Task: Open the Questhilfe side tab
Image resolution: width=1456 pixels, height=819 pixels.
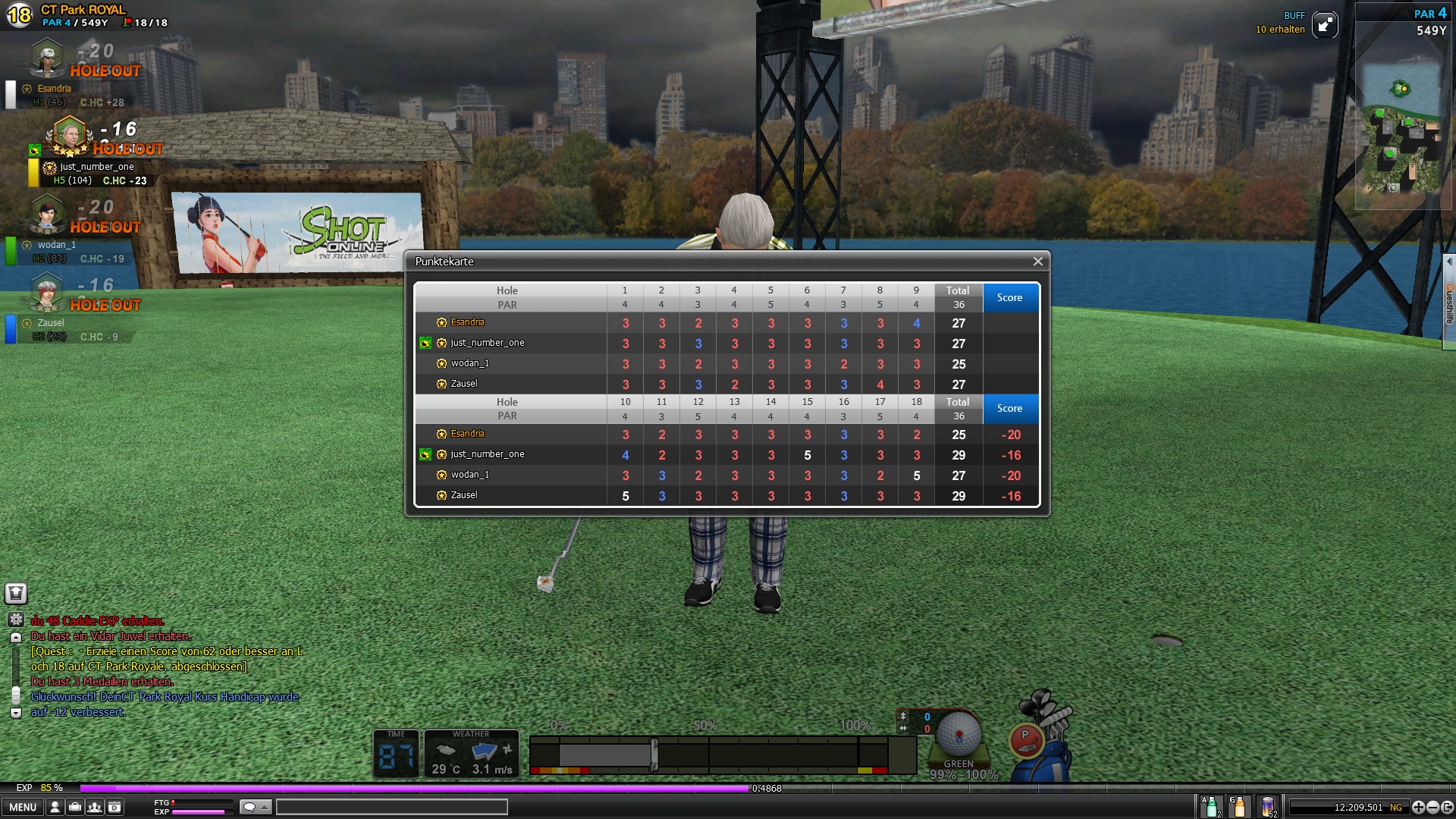Action: (x=1449, y=303)
